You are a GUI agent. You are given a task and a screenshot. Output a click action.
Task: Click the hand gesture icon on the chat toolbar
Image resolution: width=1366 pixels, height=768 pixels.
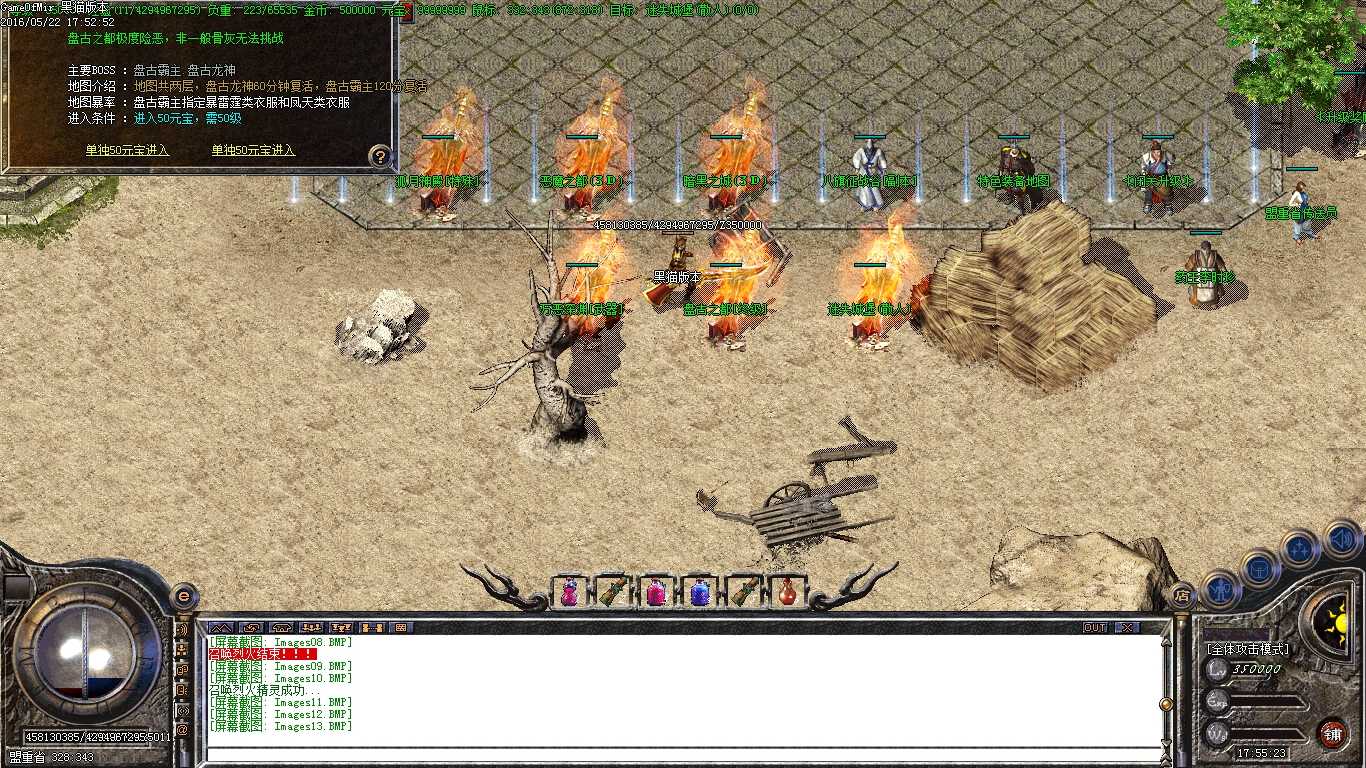click(251, 627)
